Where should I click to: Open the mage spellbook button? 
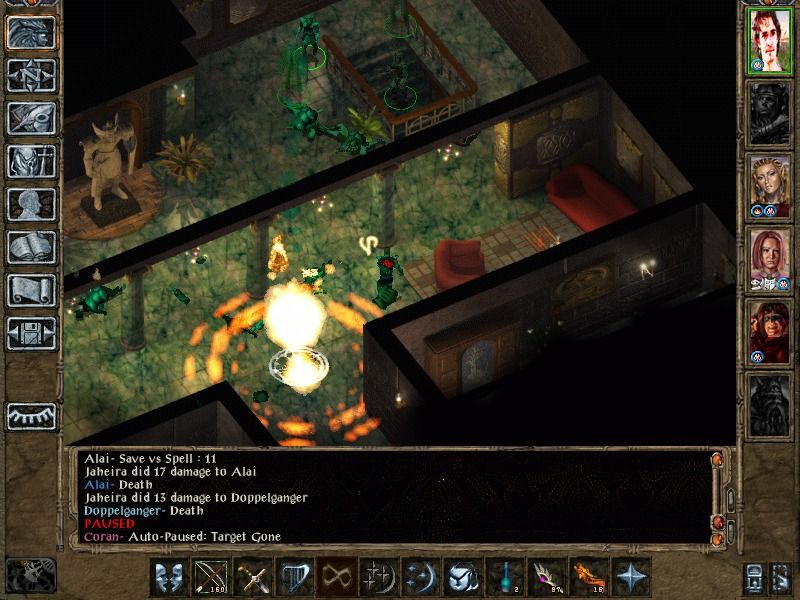click(31, 247)
